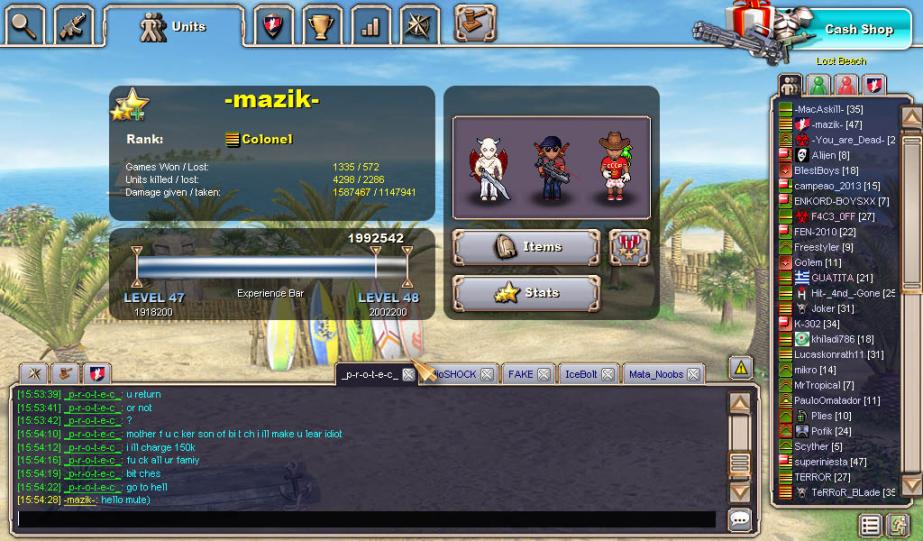Open the gold trophy tab

(x=322, y=26)
